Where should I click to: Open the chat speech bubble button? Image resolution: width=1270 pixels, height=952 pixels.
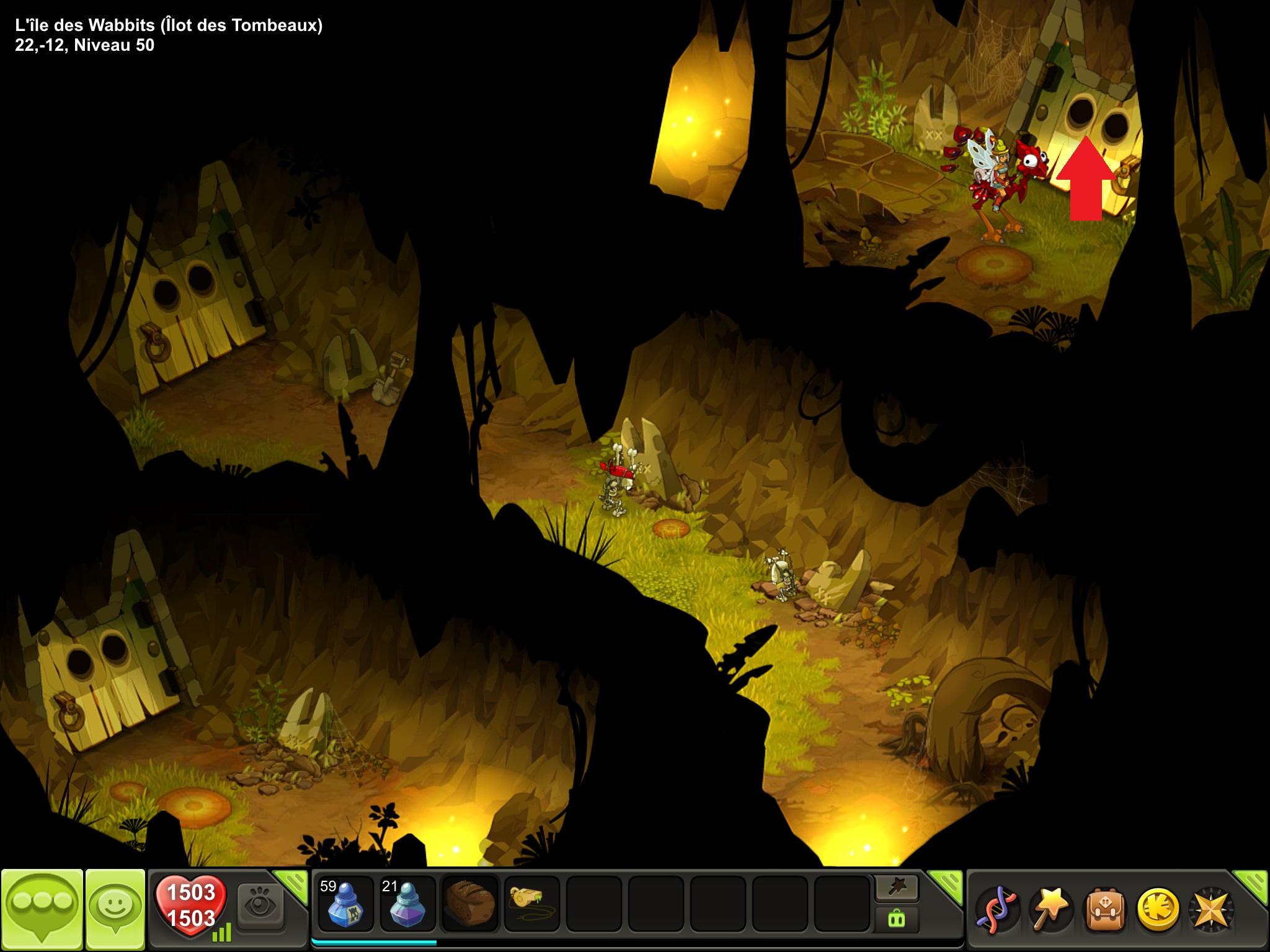tap(42, 908)
